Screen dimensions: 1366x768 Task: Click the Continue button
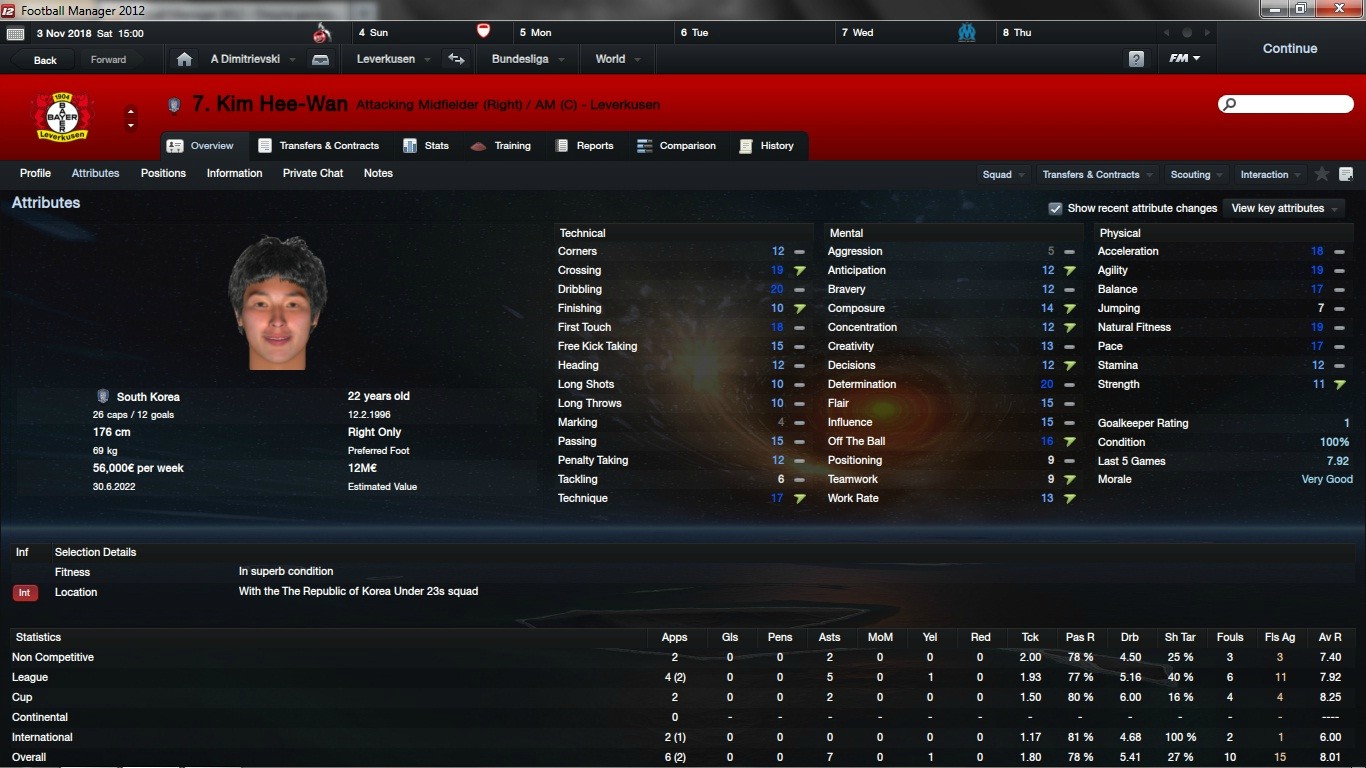1289,48
